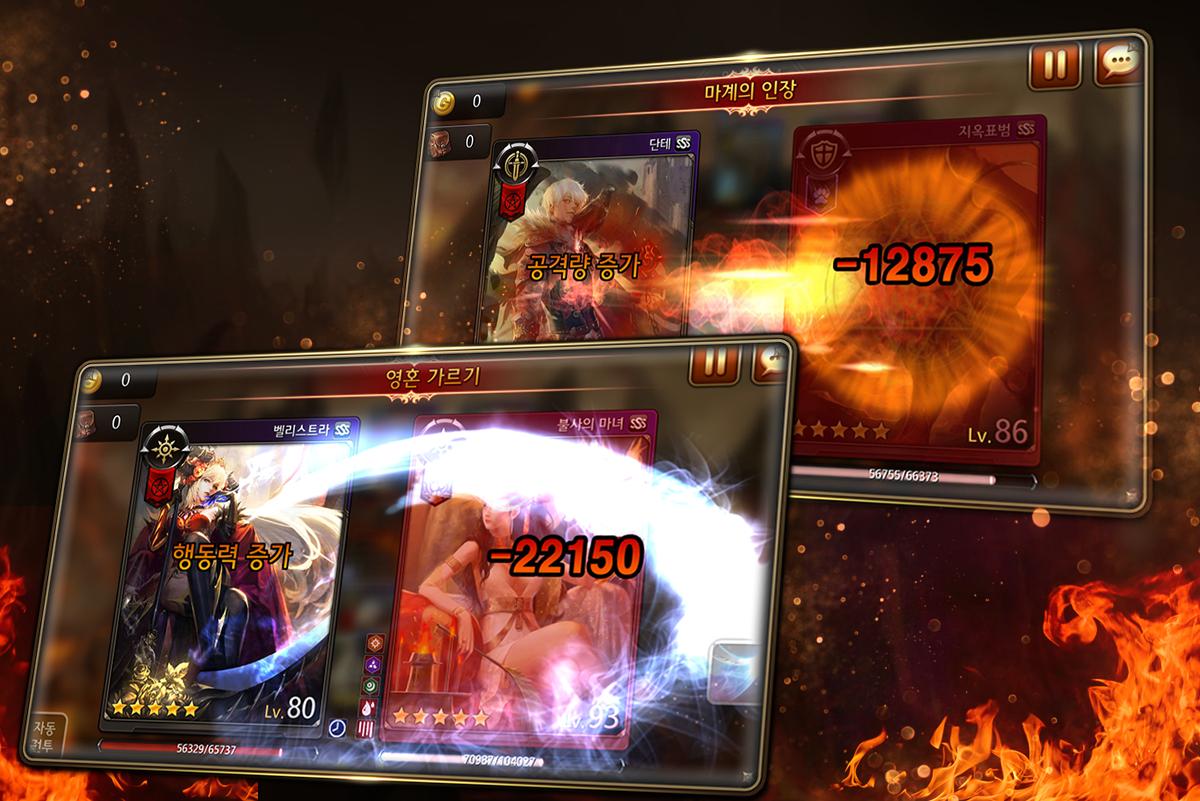Click the red vertical-bars status icon
The height and width of the screenshot is (801, 1200).
pyautogui.click(x=367, y=729)
